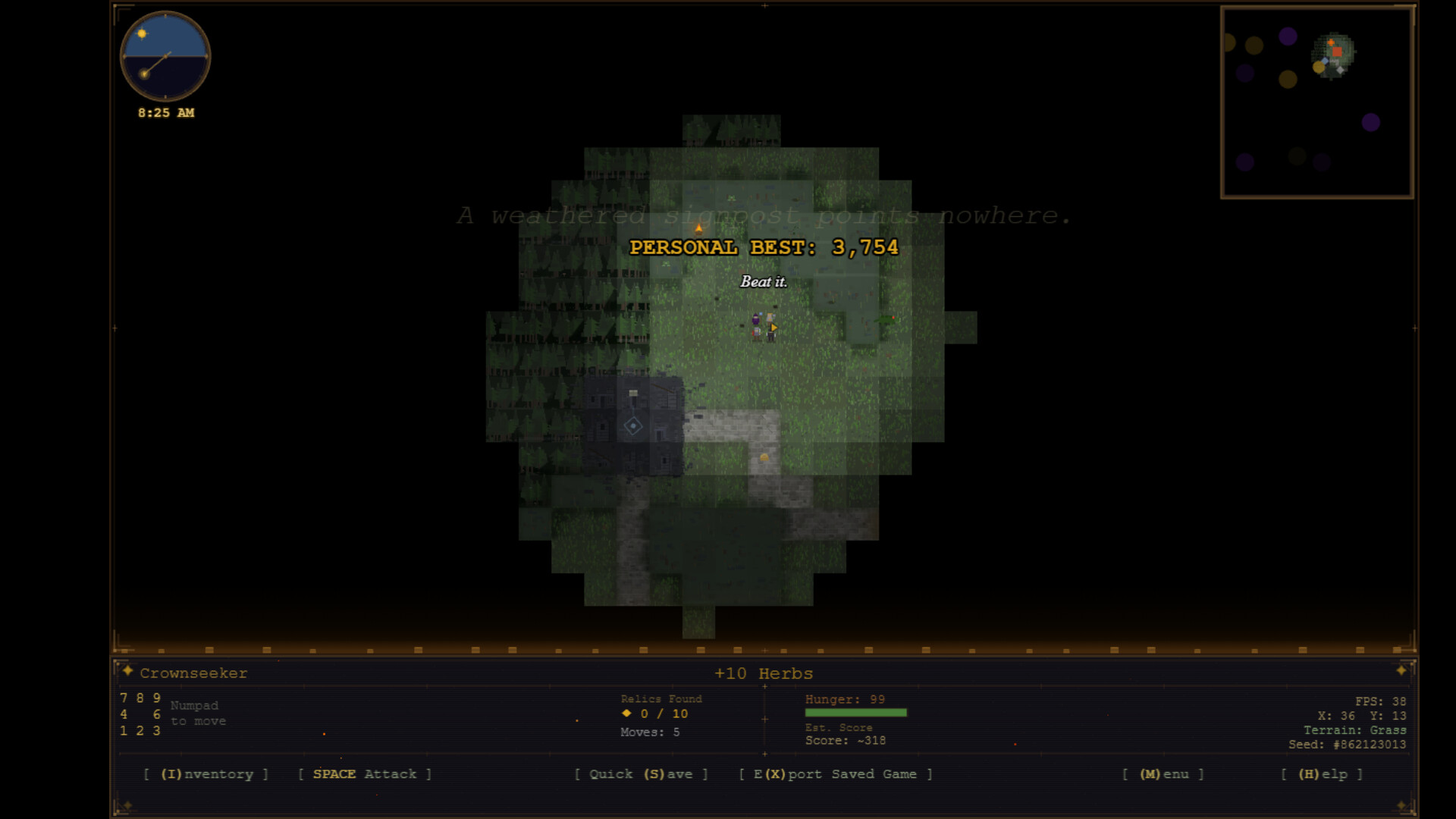Open the (I)nventory
The height and width of the screenshot is (819, 1456).
pos(206,774)
